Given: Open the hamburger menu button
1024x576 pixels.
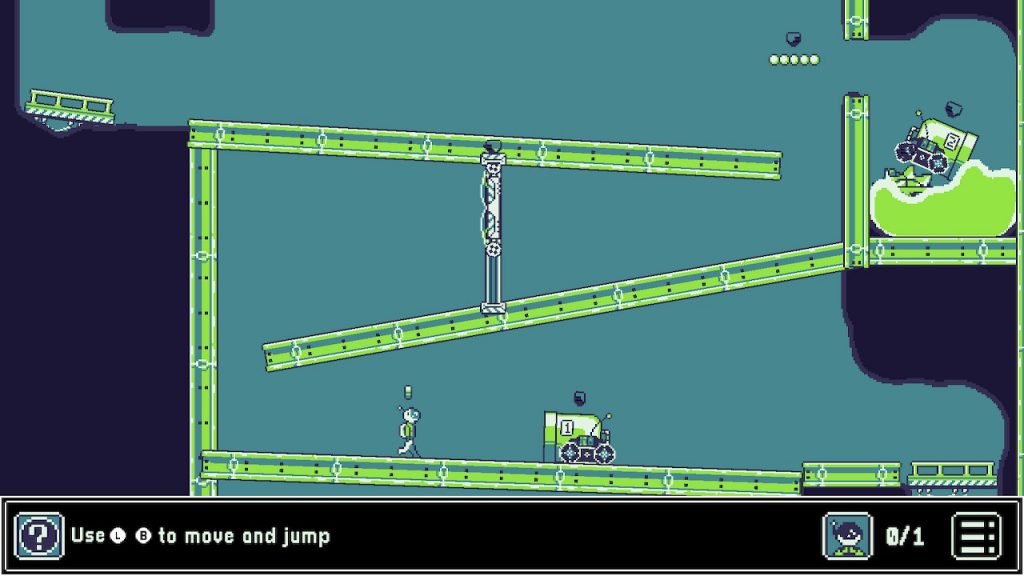Looking at the screenshot, I should tap(976, 536).
